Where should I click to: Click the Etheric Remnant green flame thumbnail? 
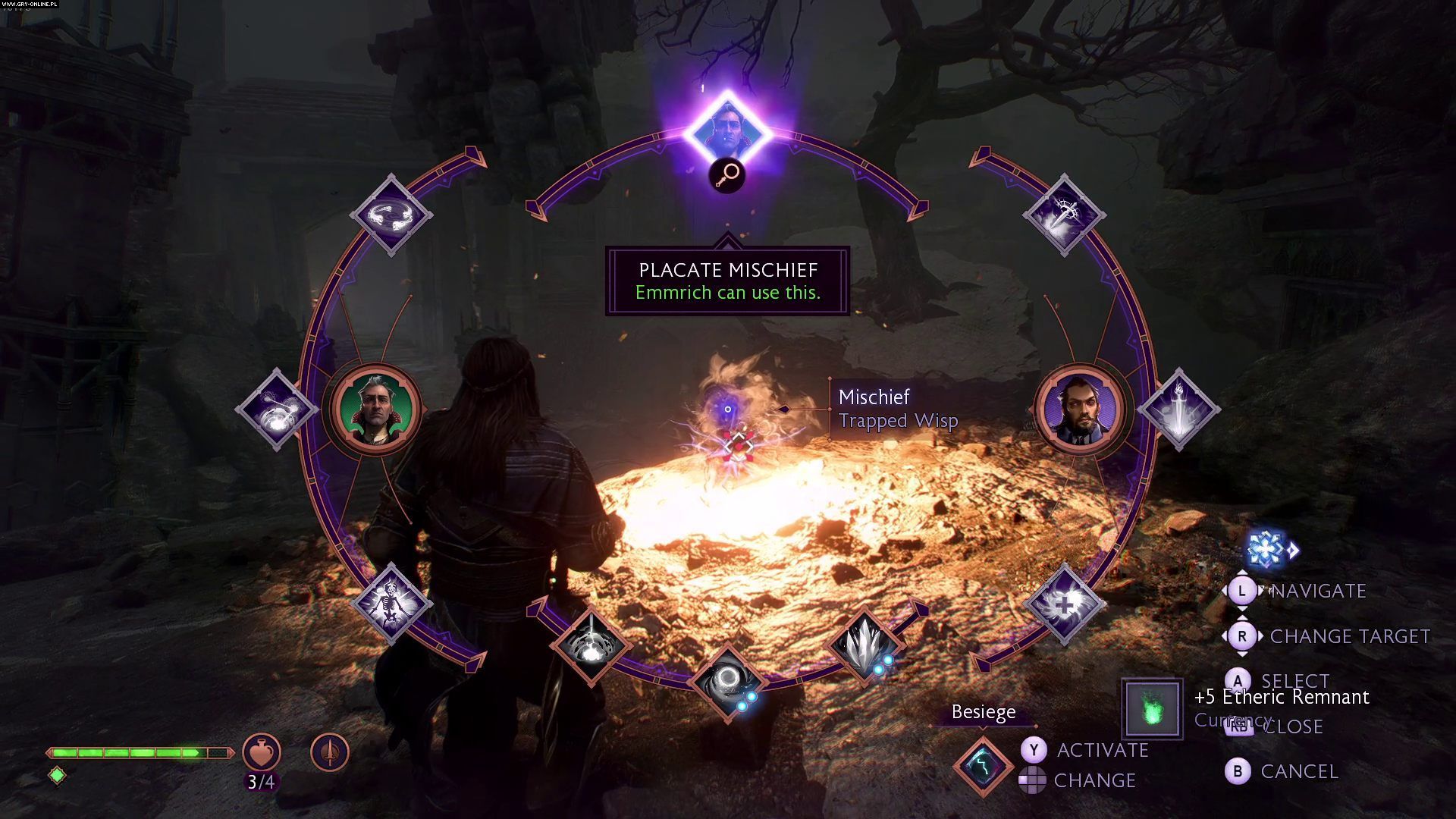(1152, 709)
